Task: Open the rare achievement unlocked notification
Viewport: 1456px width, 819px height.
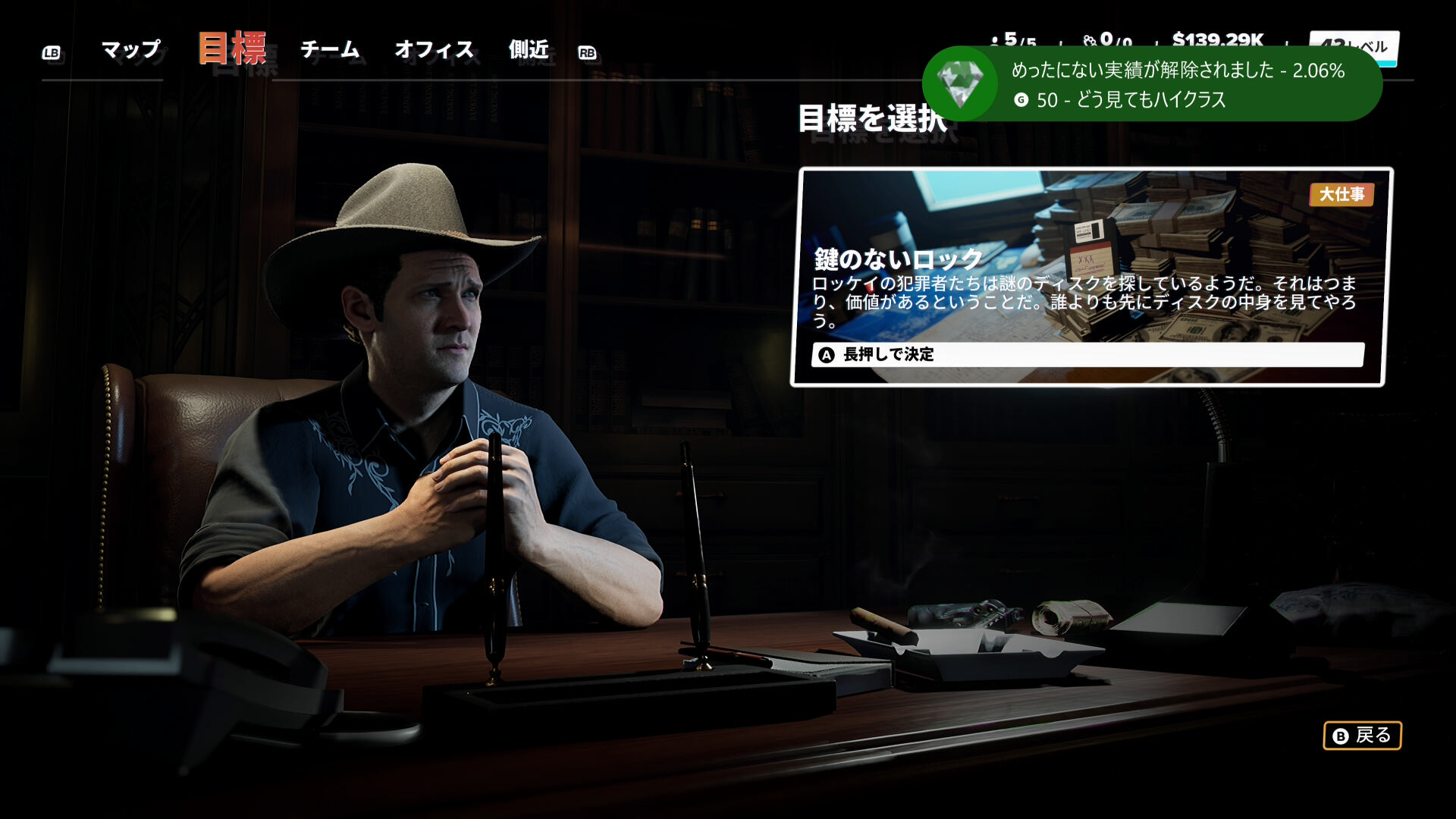Action: tap(1152, 84)
